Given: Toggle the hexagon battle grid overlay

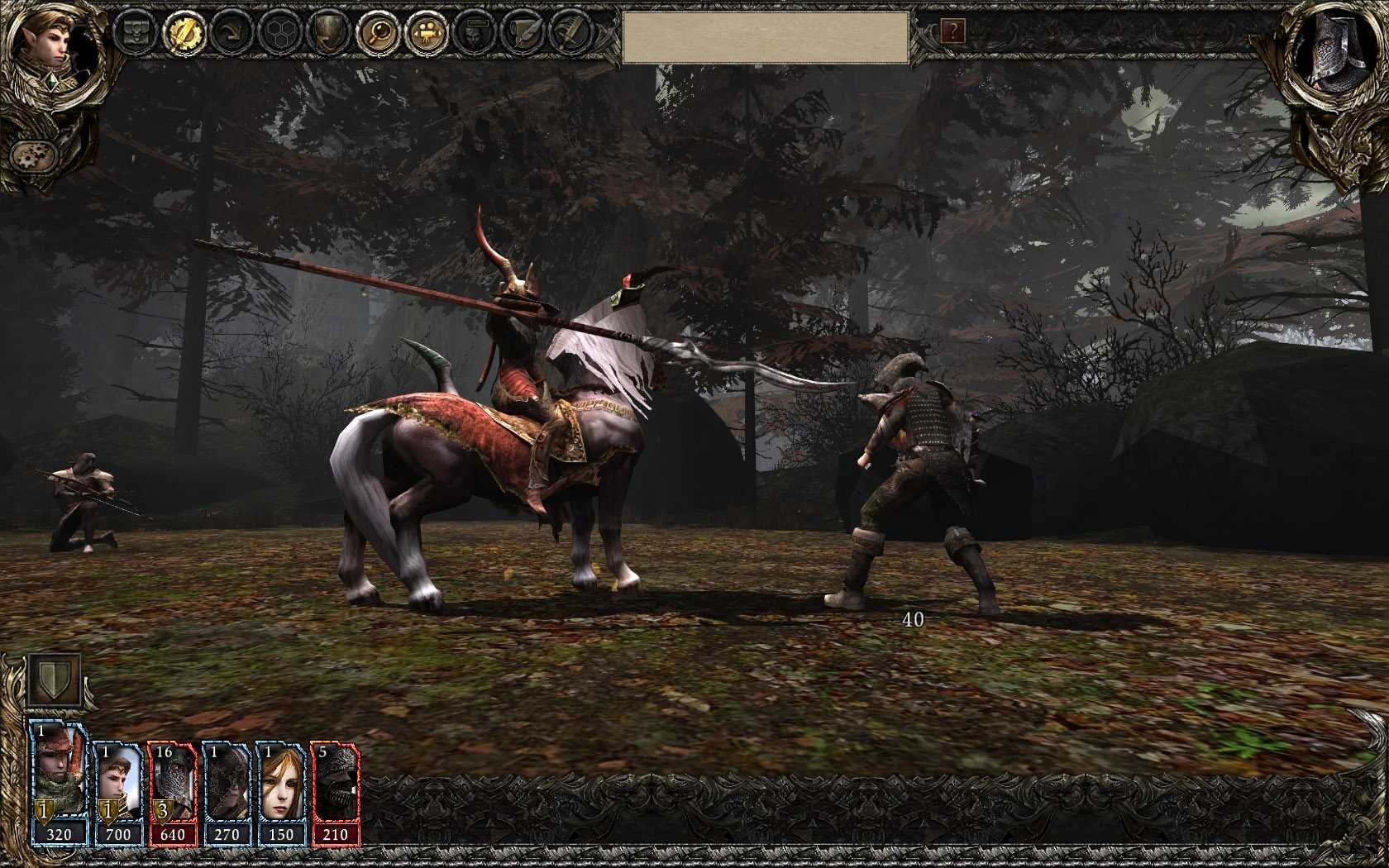Looking at the screenshot, I should [281, 33].
